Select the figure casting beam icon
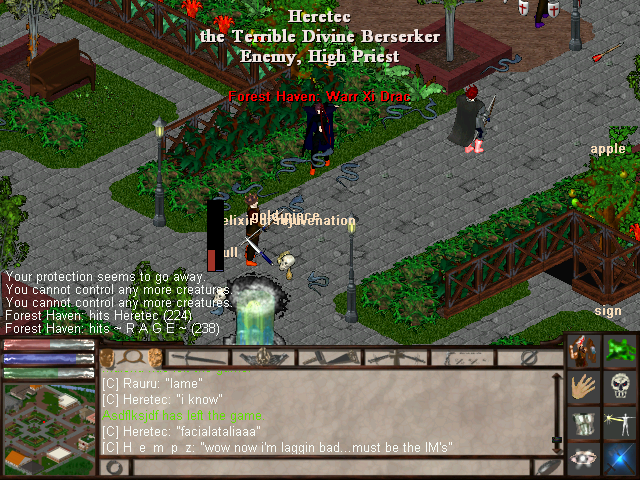Viewport: 640px width, 480px height. [620, 423]
